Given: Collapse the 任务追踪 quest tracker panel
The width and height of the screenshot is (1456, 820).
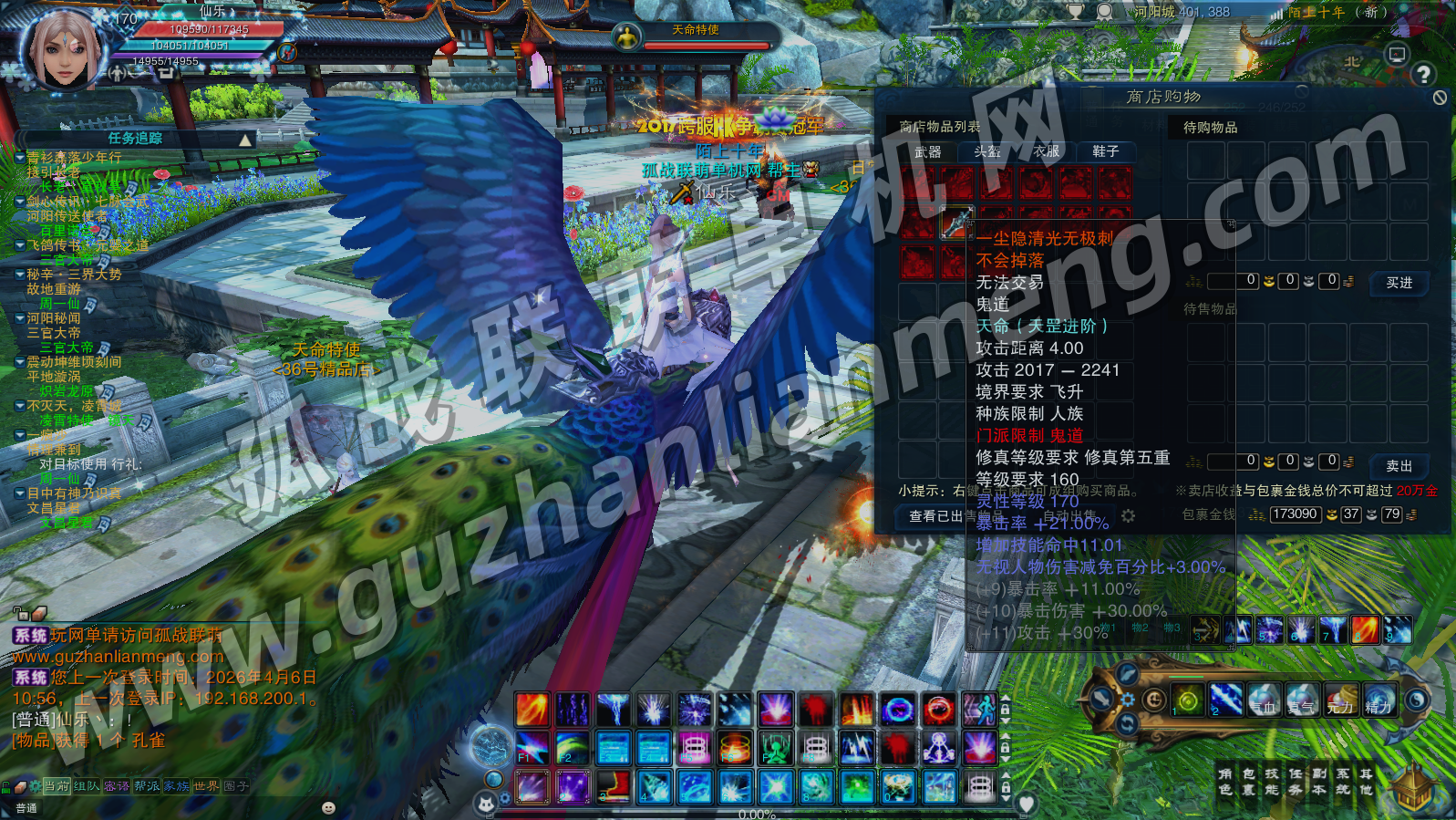Looking at the screenshot, I should coord(245,140).
